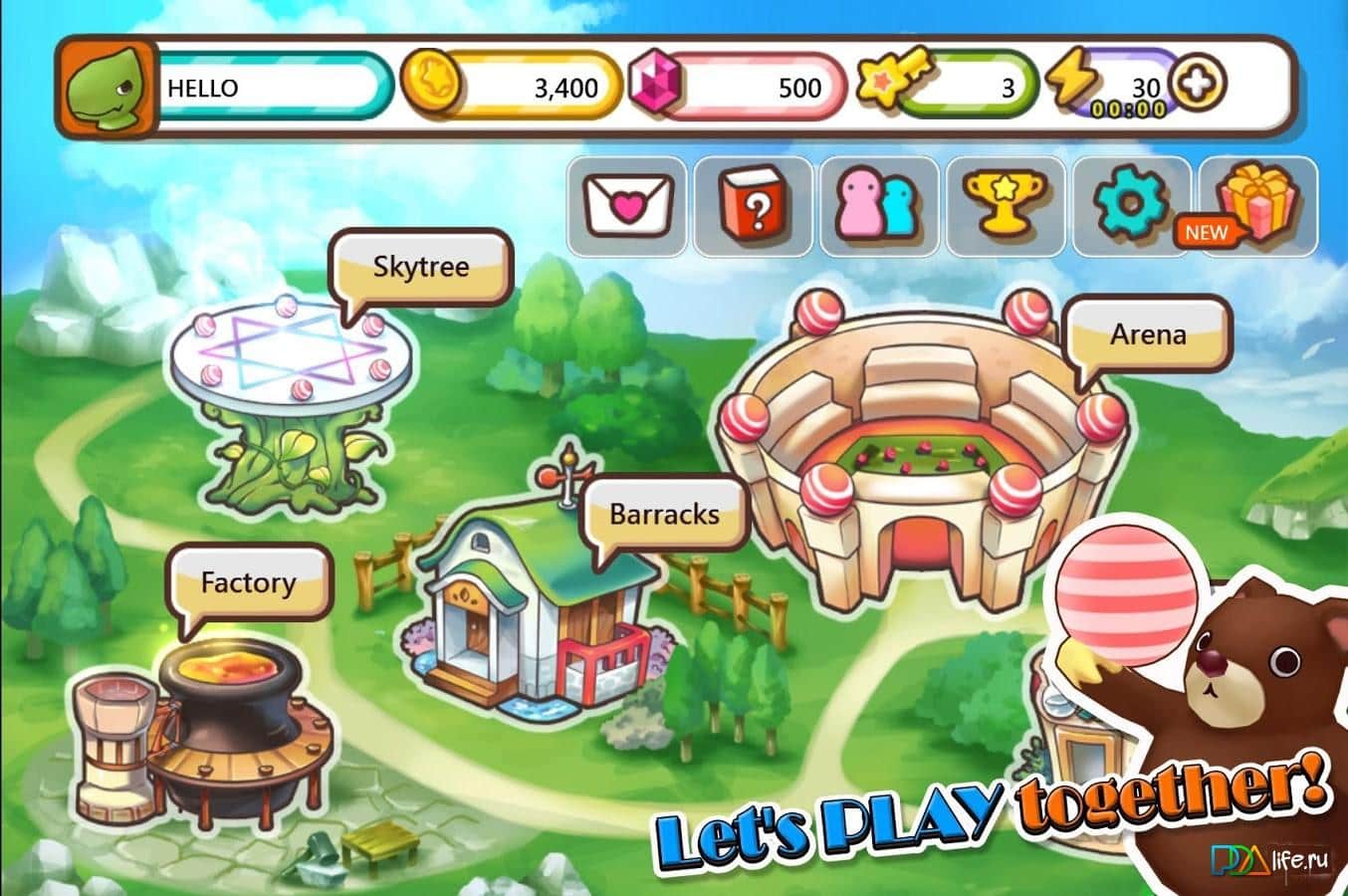The height and width of the screenshot is (896, 1348).
Task: Tap the energy lightning bolt icon
Action: 1074,80
